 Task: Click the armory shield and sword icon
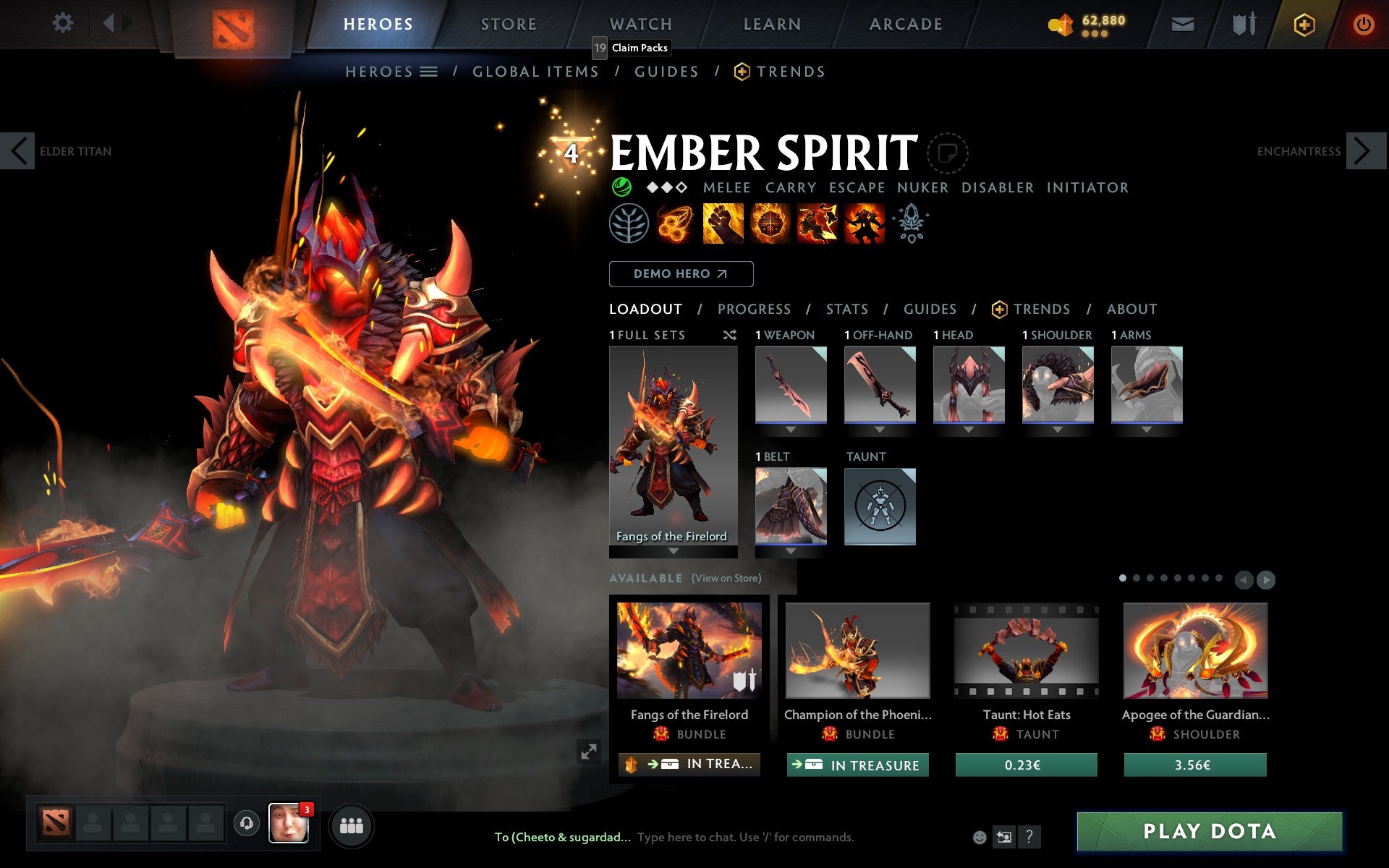click(x=1241, y=24)
